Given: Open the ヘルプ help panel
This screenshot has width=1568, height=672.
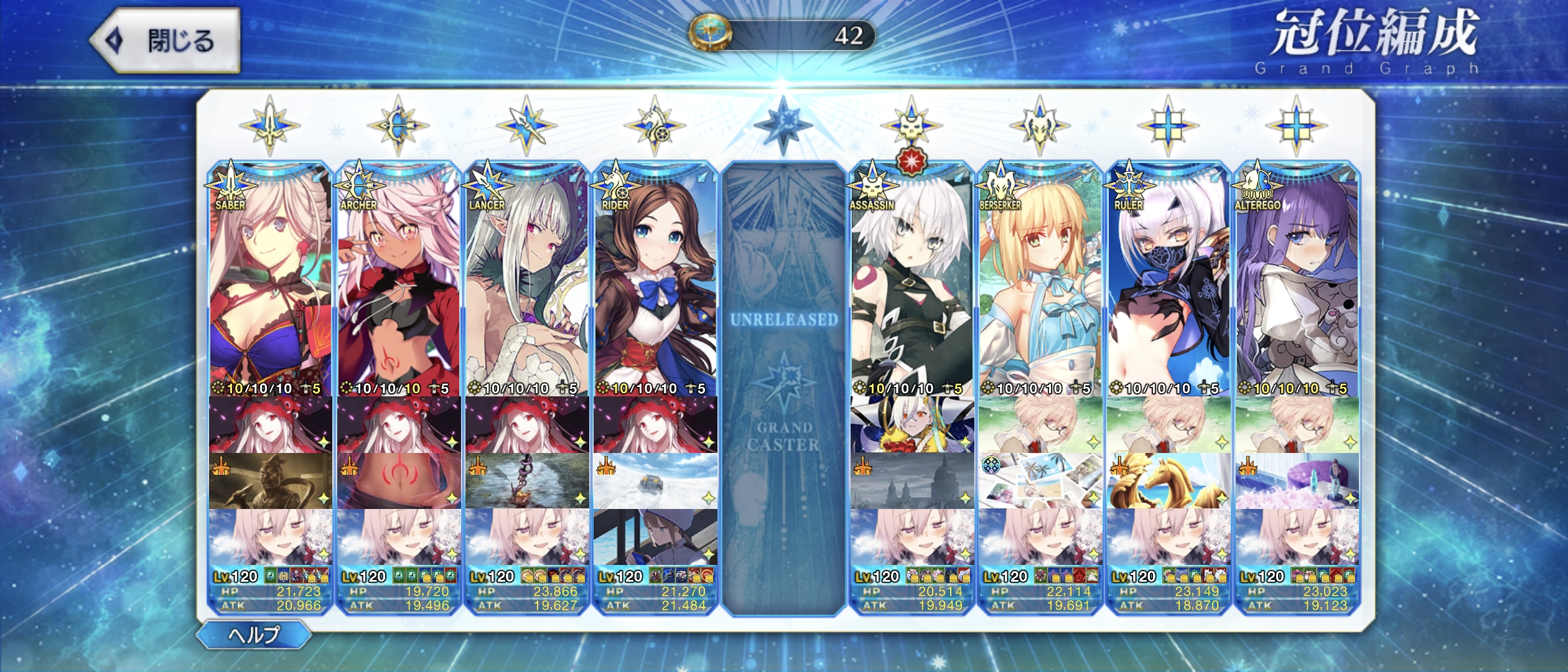Looking at the screenshot, I should 254,635.
